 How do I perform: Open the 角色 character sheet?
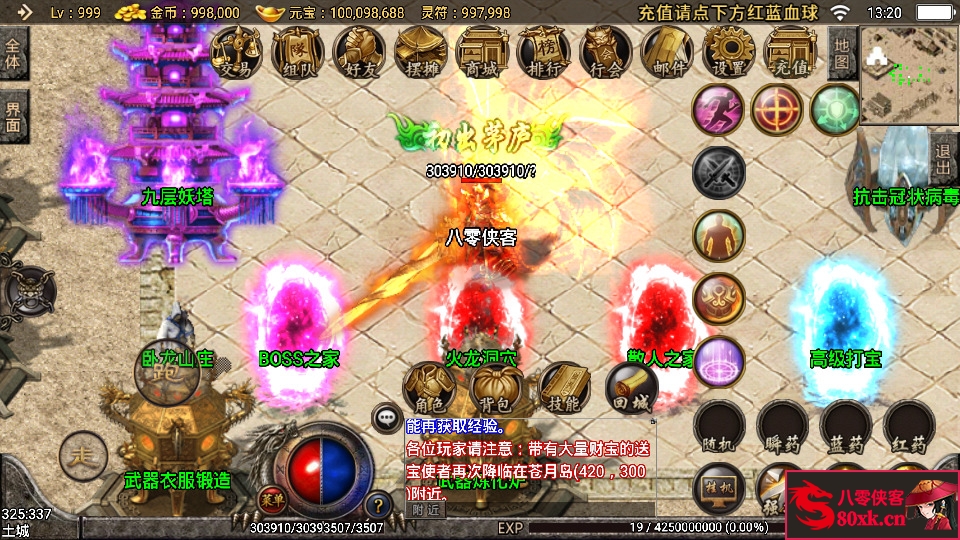(429, 388)
